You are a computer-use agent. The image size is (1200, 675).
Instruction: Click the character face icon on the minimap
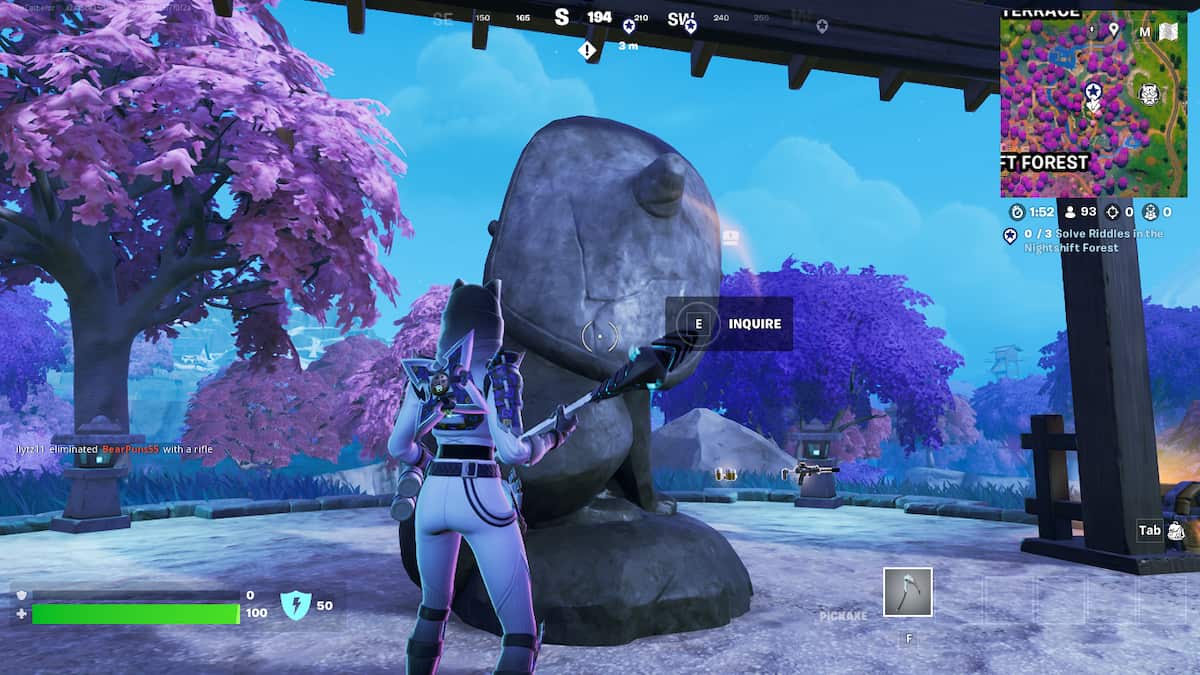coord(1147,94)
